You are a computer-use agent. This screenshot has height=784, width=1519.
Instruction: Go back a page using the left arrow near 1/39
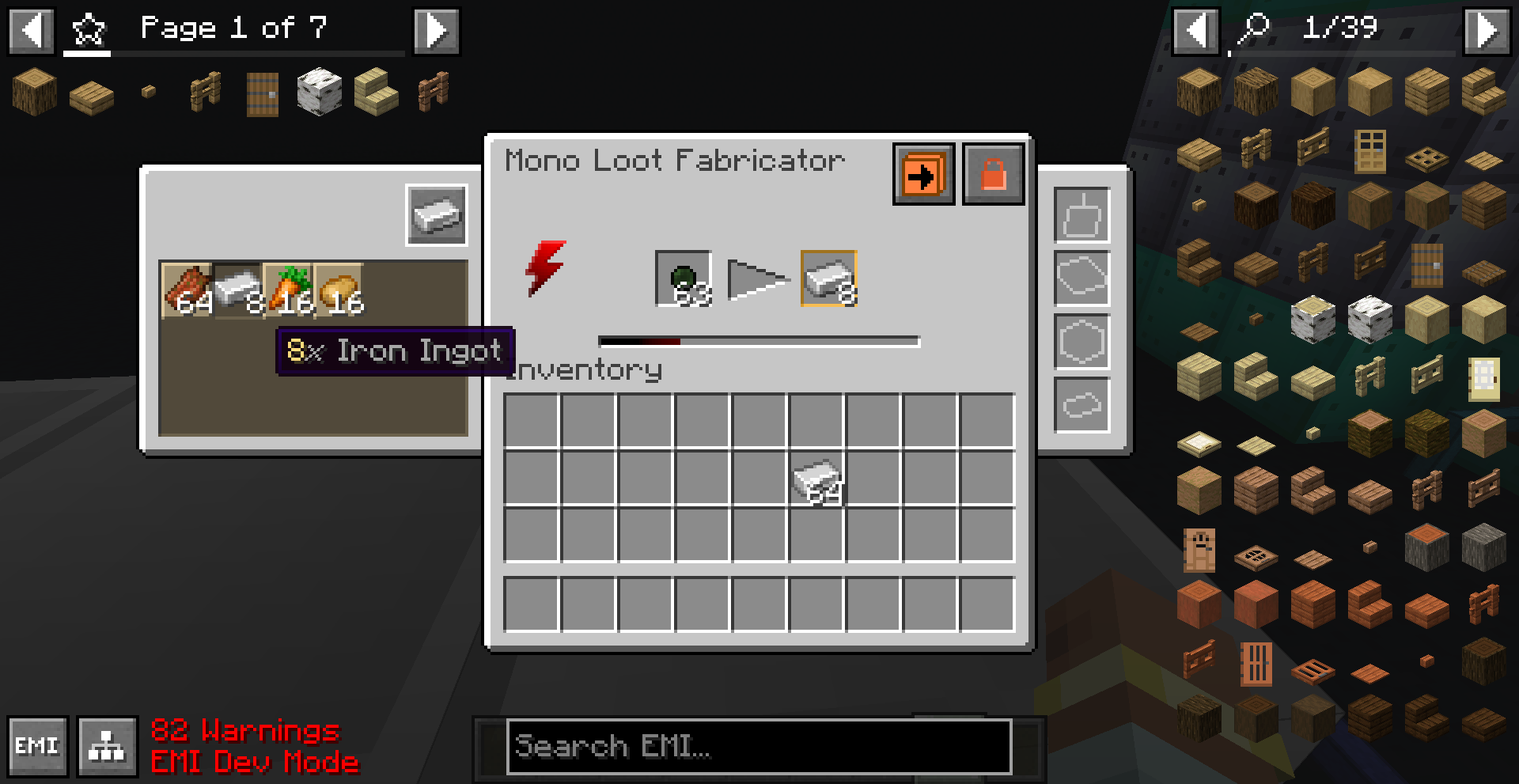tap(1195, 30)
